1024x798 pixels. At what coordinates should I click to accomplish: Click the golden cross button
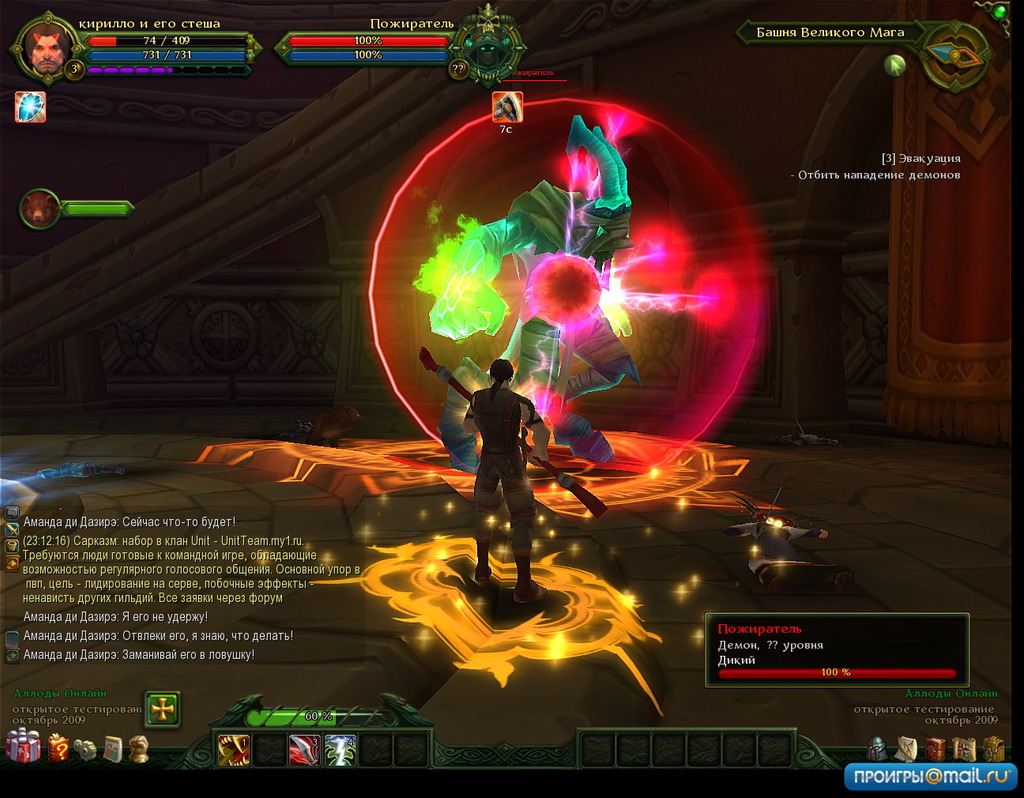click(x=162, y=708)
